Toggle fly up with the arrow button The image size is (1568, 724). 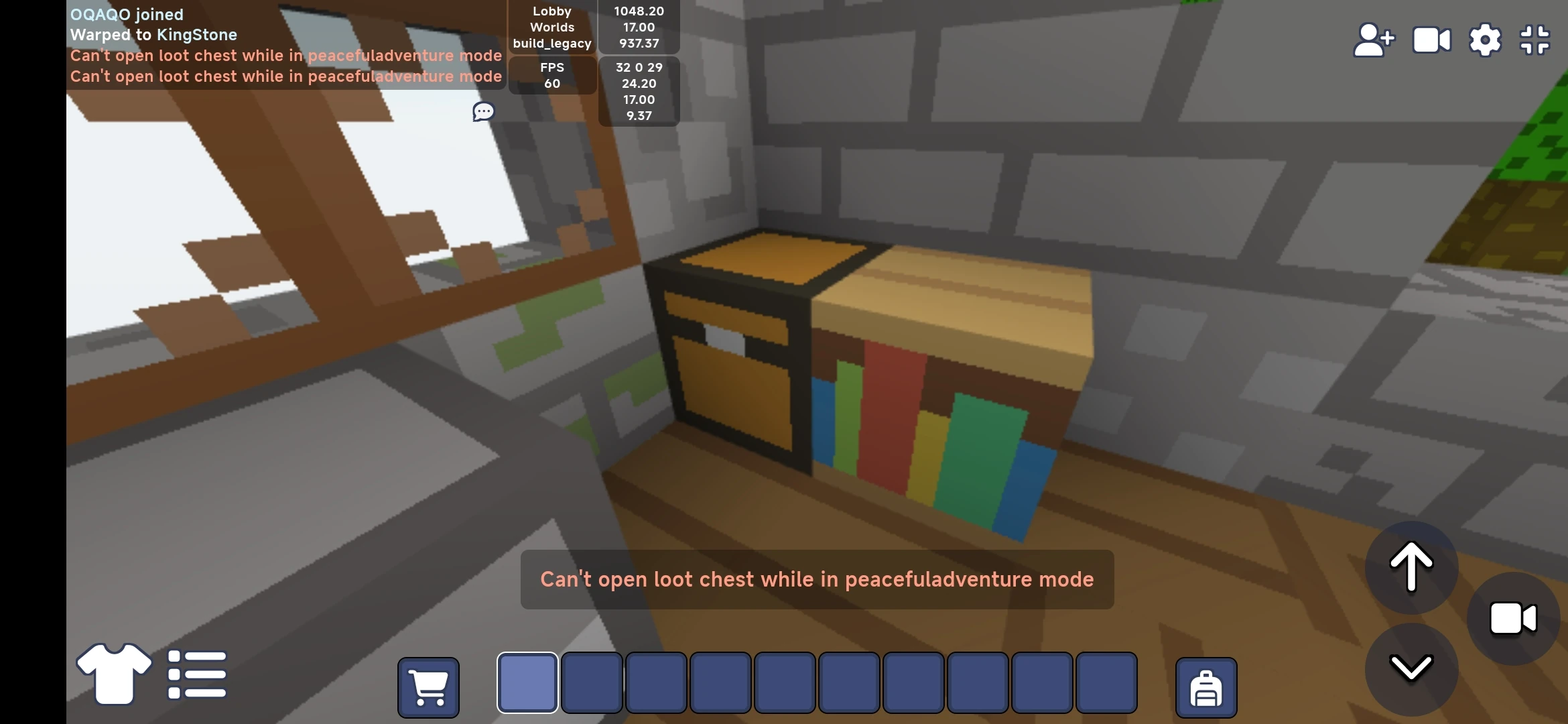coord(1411,566)
